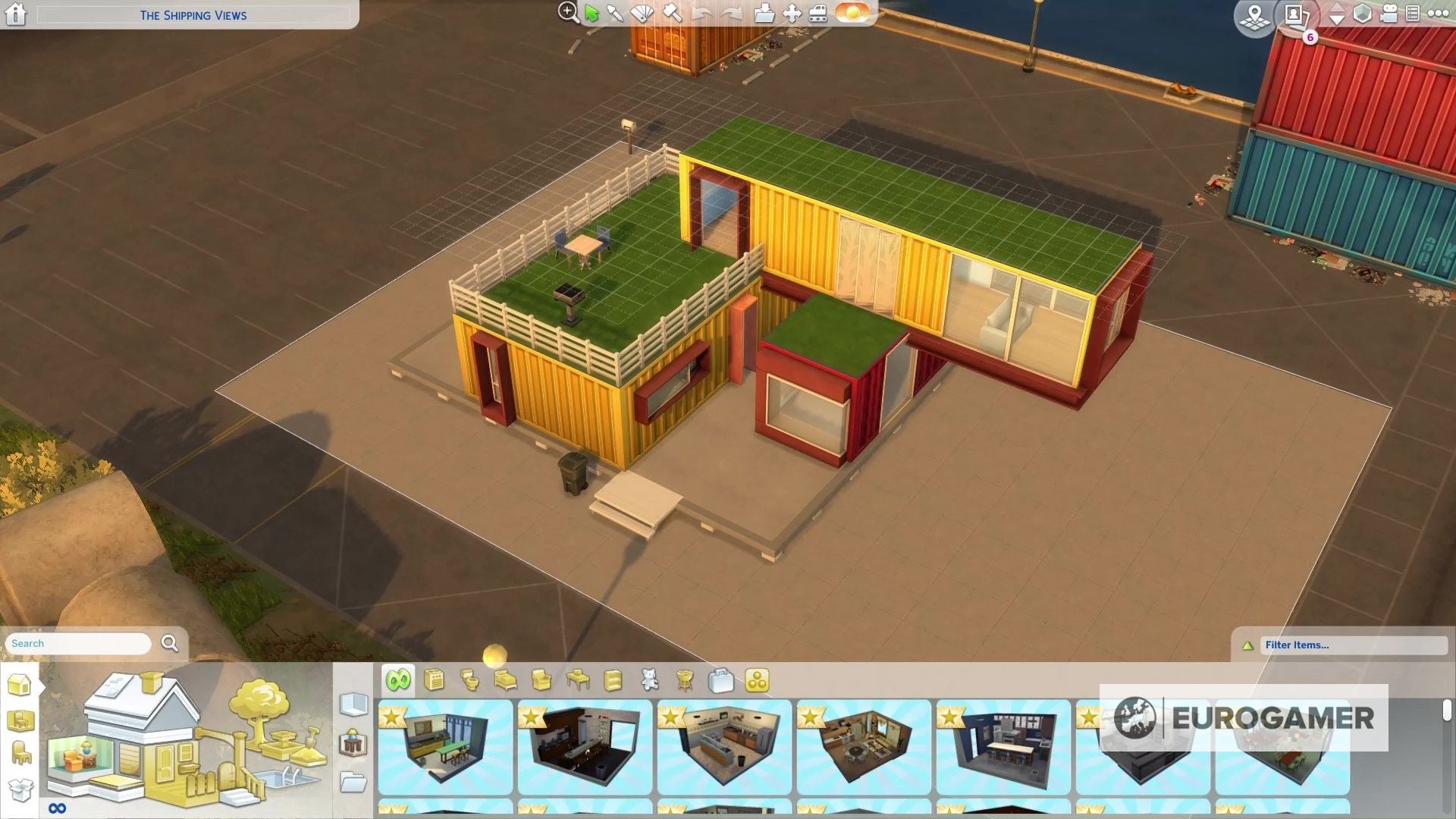Open the Design tool swatches
The height and width of the screenshot is (819, 1456).
pos(642,14)
